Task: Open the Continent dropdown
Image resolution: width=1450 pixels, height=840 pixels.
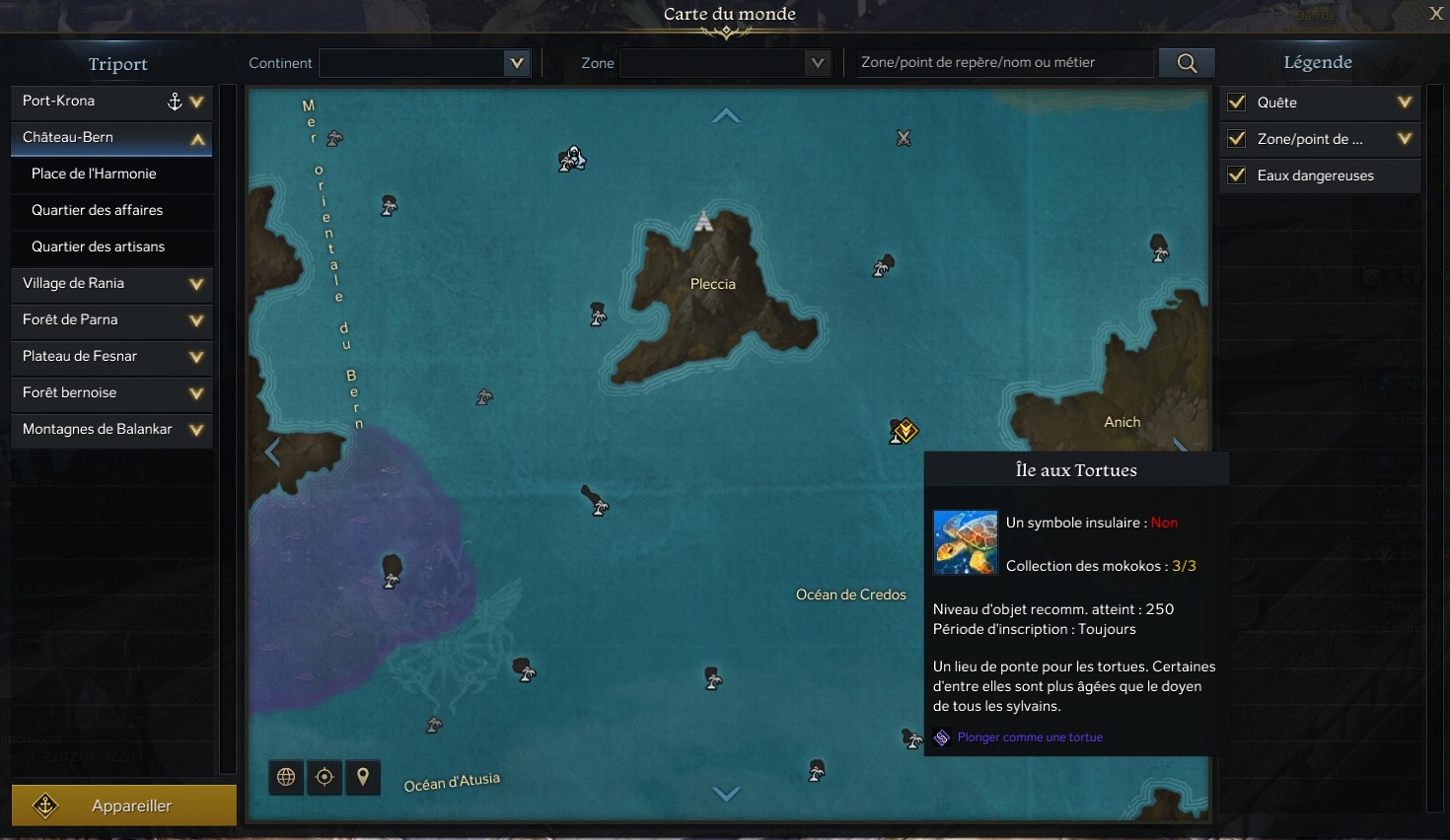Action: pos(424,63)
